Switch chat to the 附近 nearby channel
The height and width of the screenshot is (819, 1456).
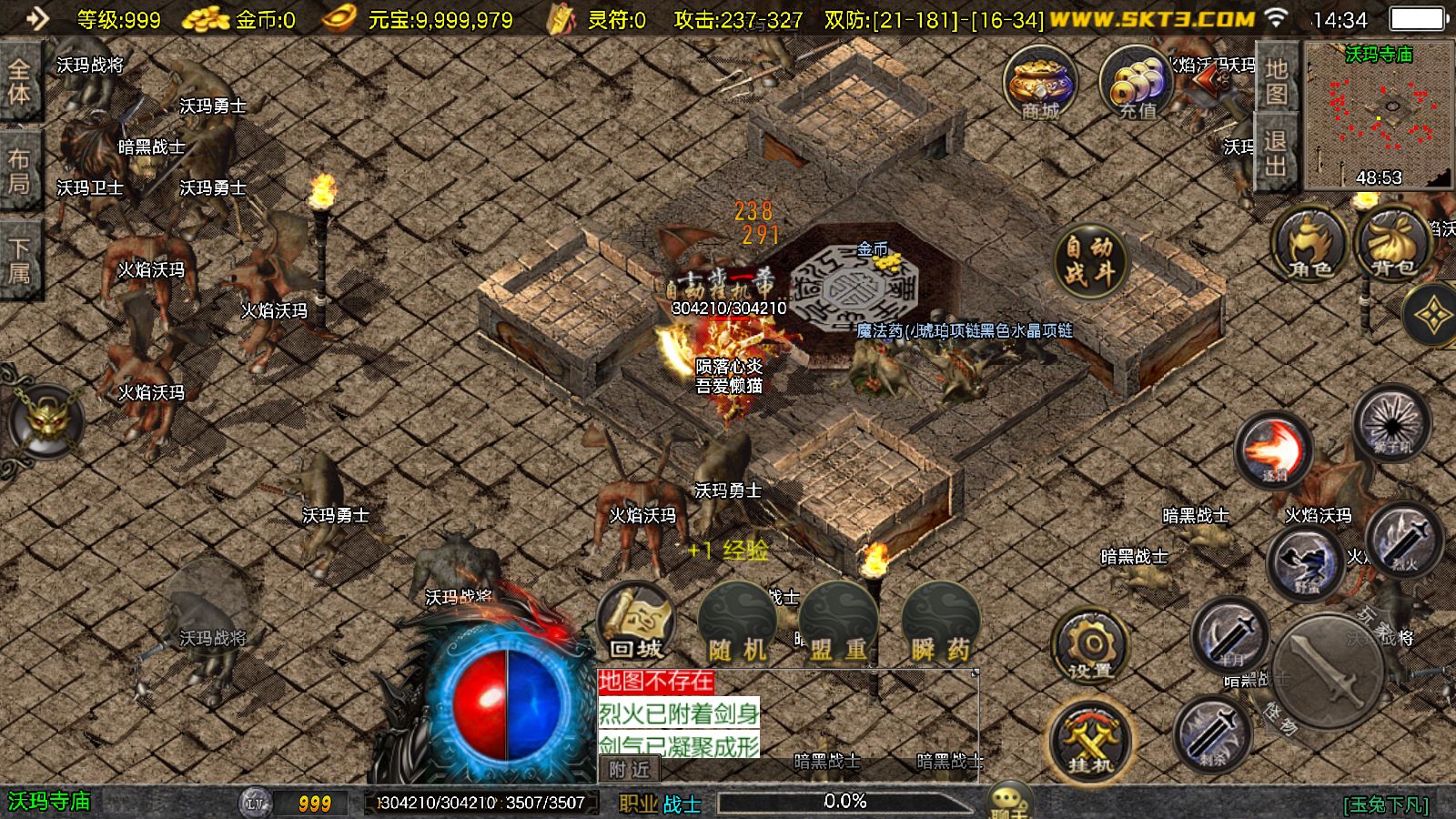(630, 770)
